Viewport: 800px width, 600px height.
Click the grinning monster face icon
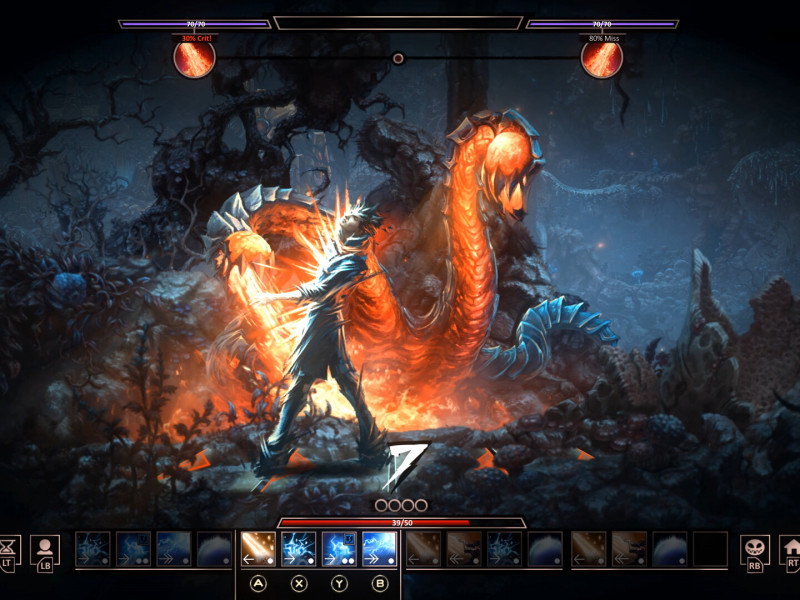754,548
